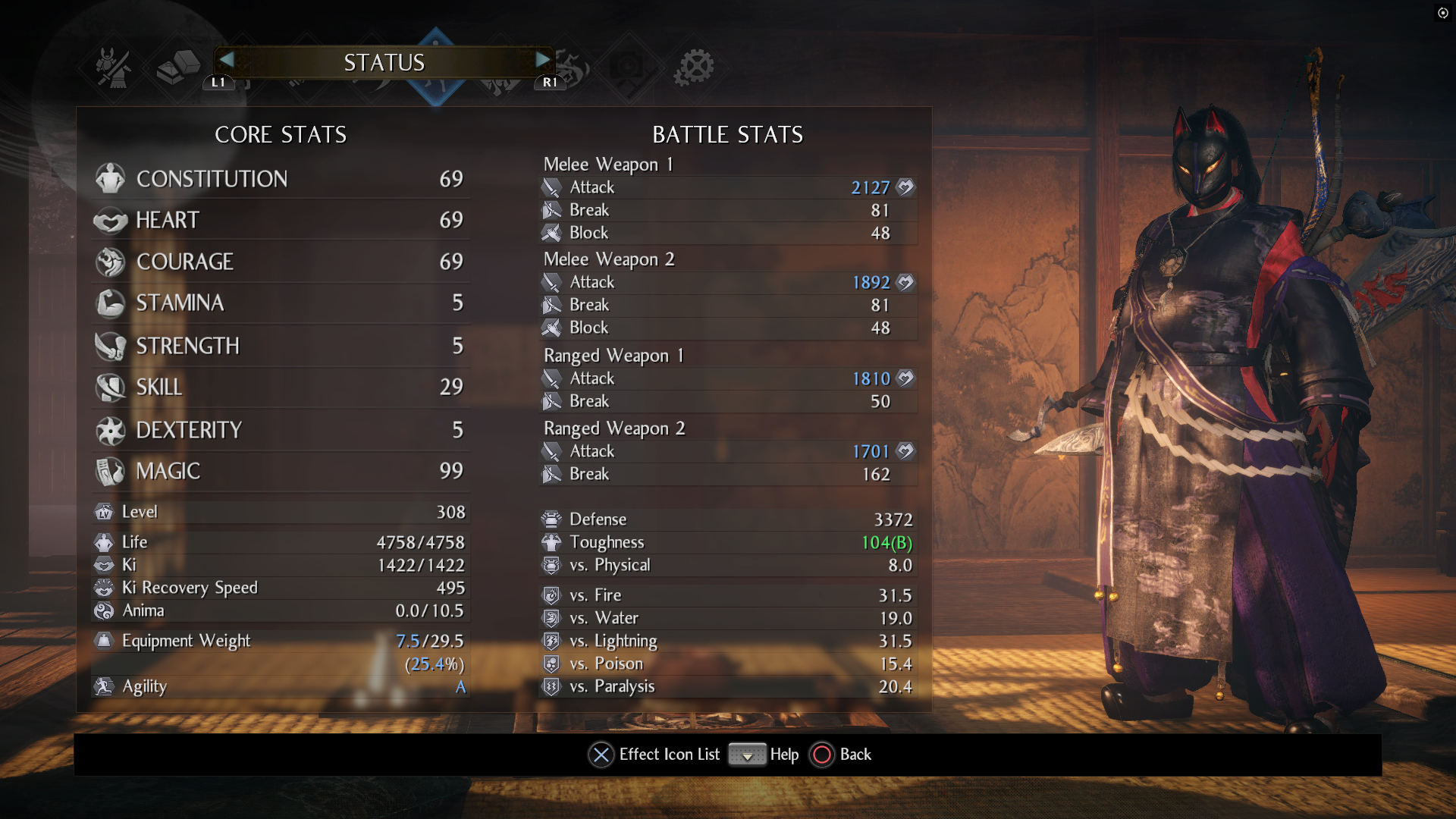Show the Effect Icon List

click(654, 755)
